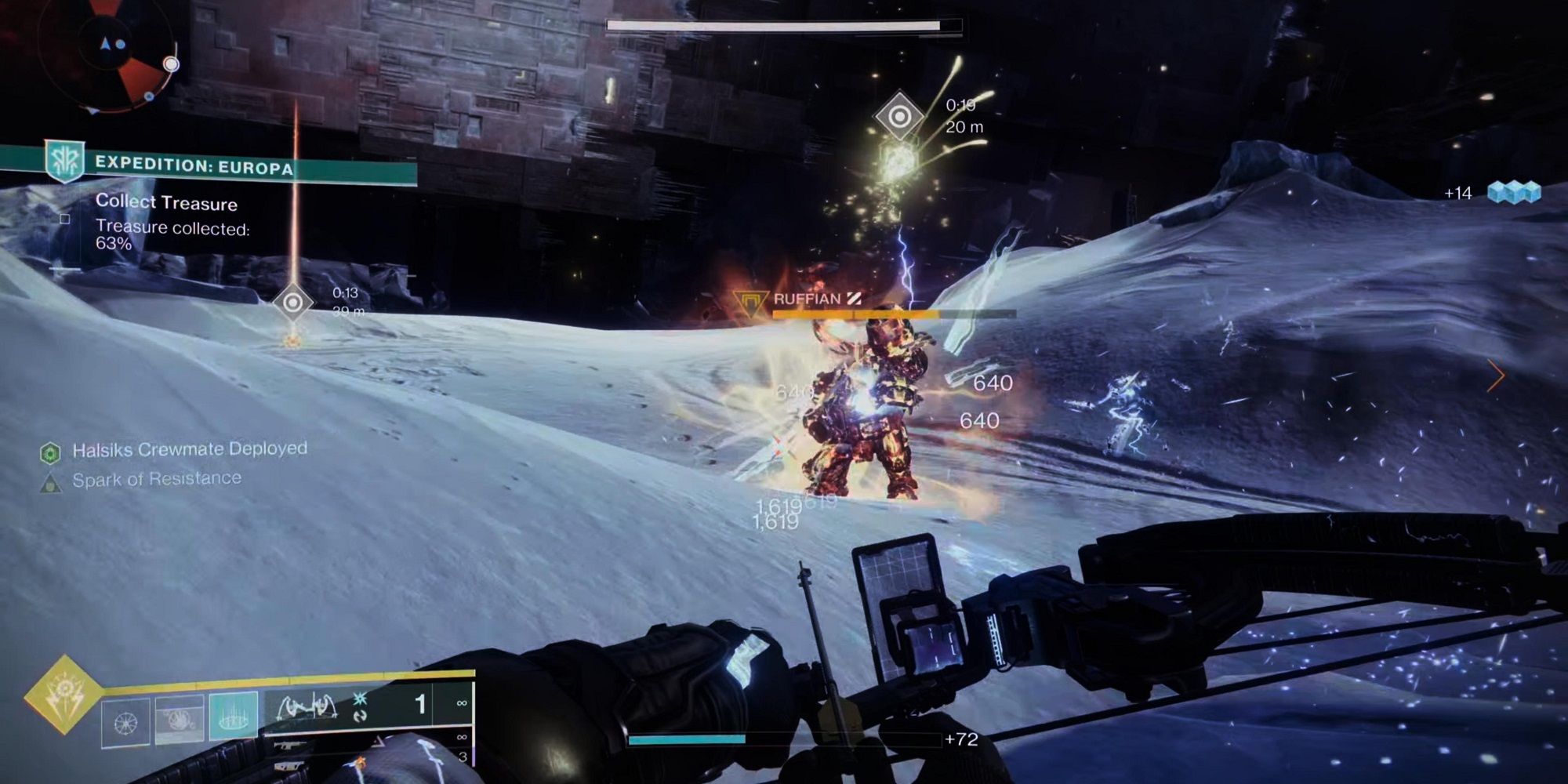
Task: Click the Collect Treasure objective title
Action: click(167, 204)
